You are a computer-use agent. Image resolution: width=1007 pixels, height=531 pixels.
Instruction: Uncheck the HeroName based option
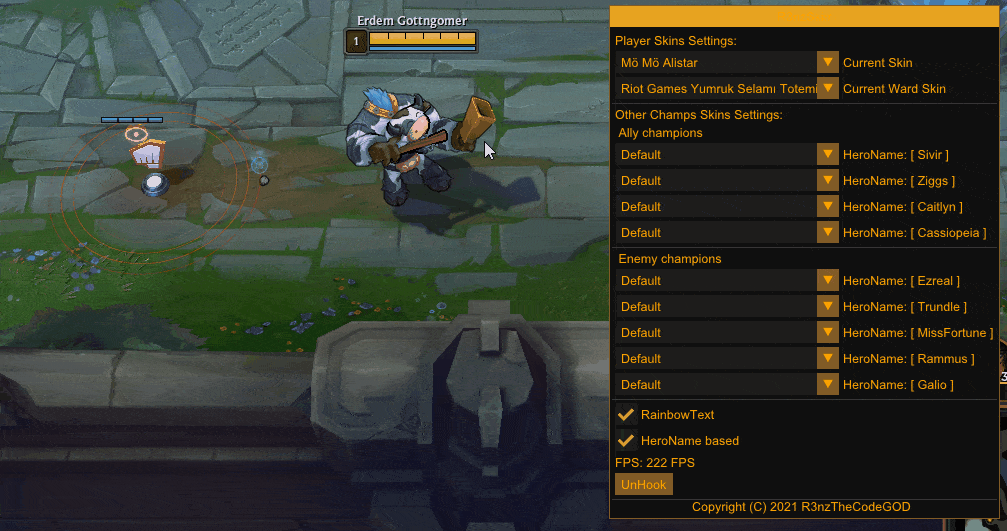pyautogui.click(x=627, y=440)
